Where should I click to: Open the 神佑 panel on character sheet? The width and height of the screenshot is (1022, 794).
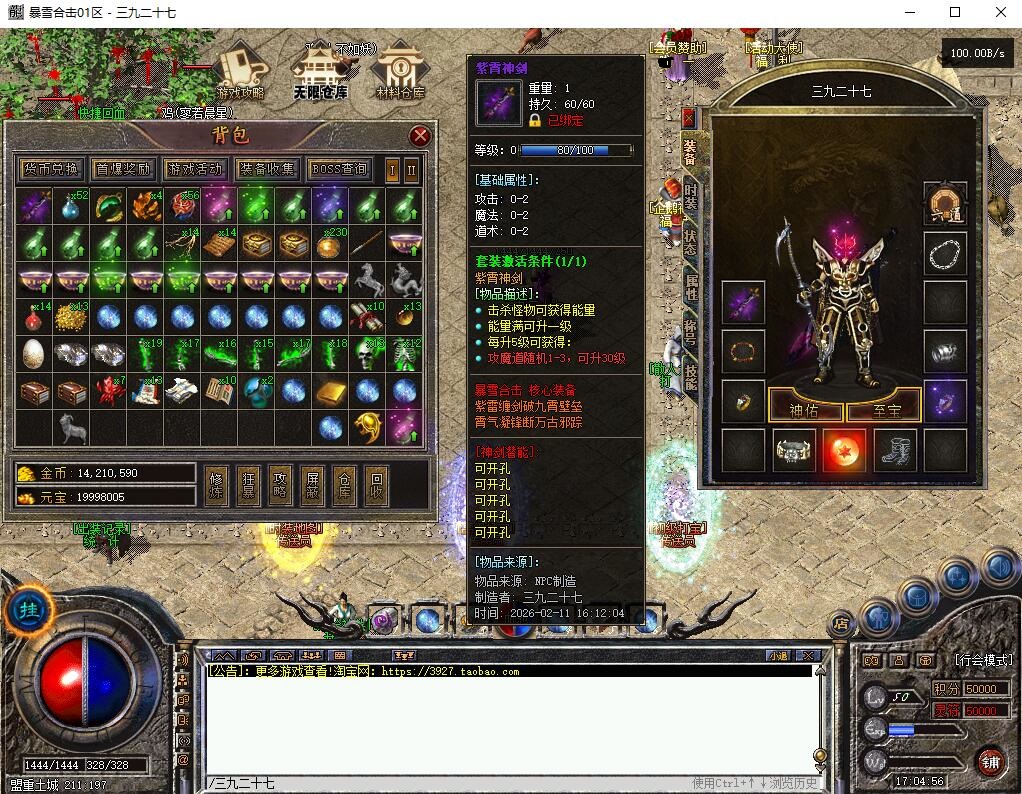pyautogui.click(x=804, y=409)
